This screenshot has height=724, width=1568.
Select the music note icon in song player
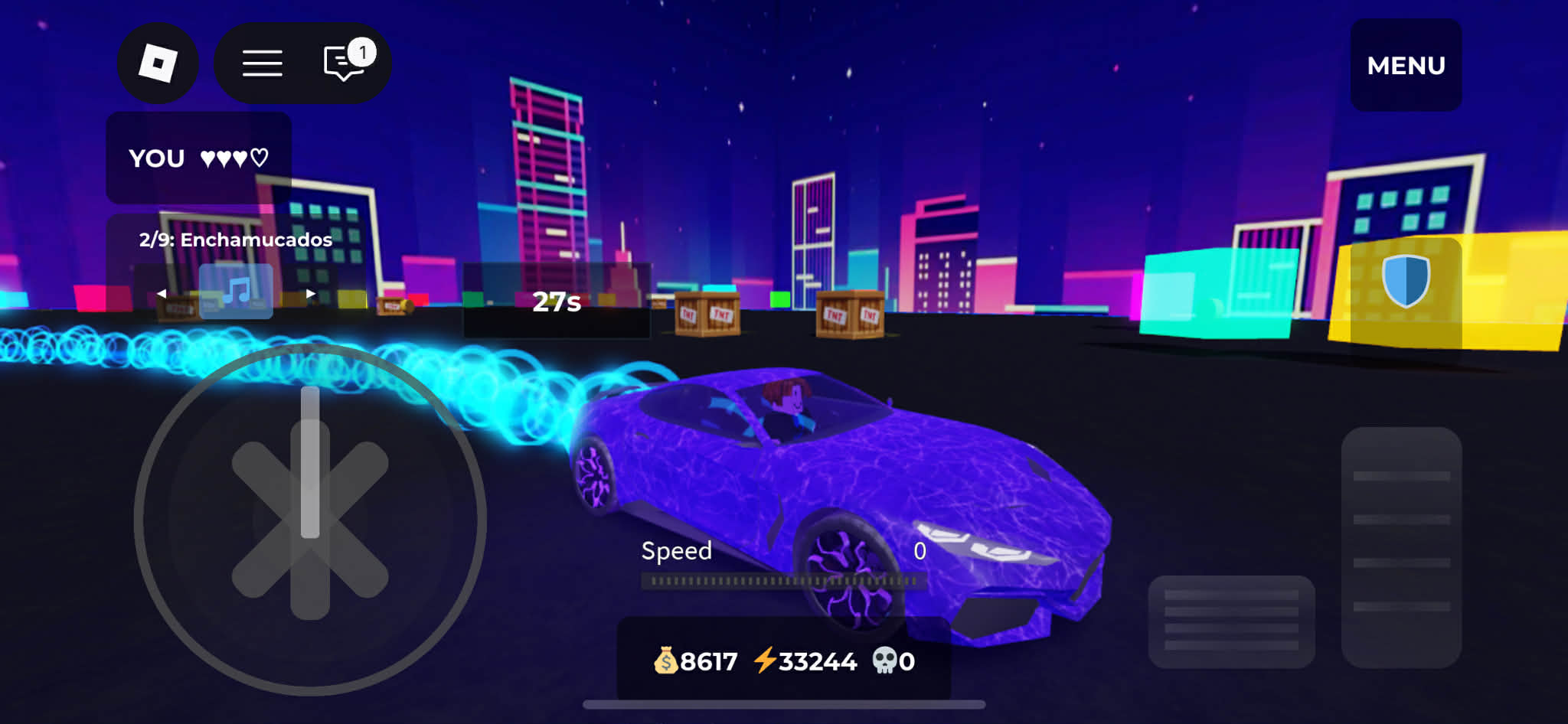(x=237, y=291)
